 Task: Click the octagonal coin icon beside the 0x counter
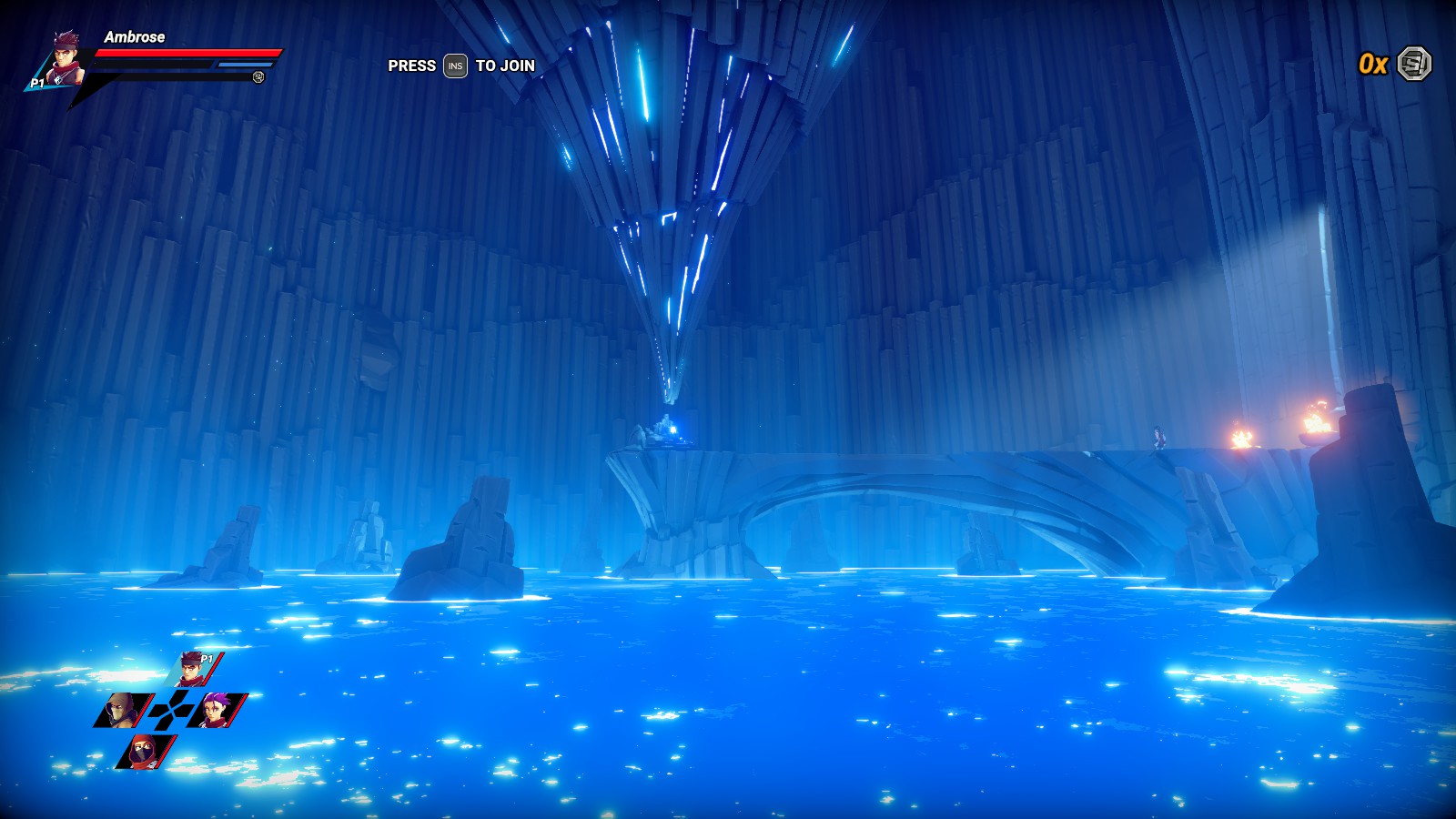[x=1412, y=62]
